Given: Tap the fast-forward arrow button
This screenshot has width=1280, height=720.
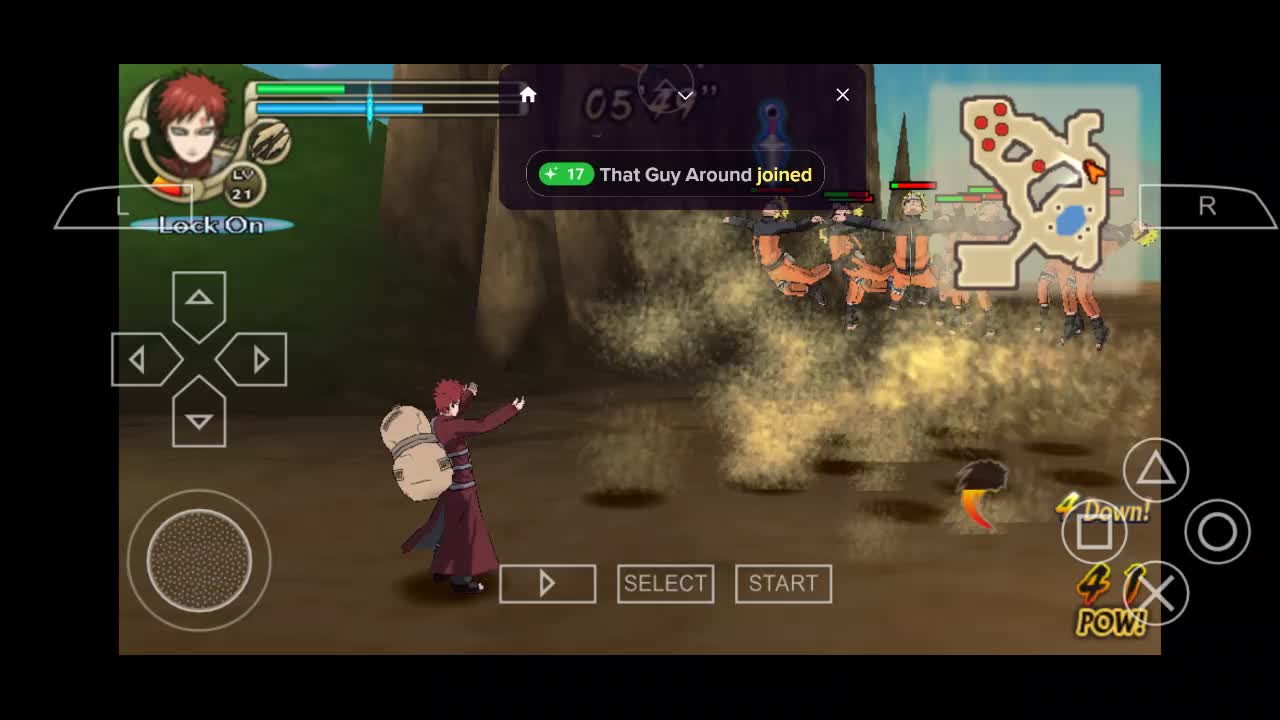Looking at the screenshot, I should 547,583.
